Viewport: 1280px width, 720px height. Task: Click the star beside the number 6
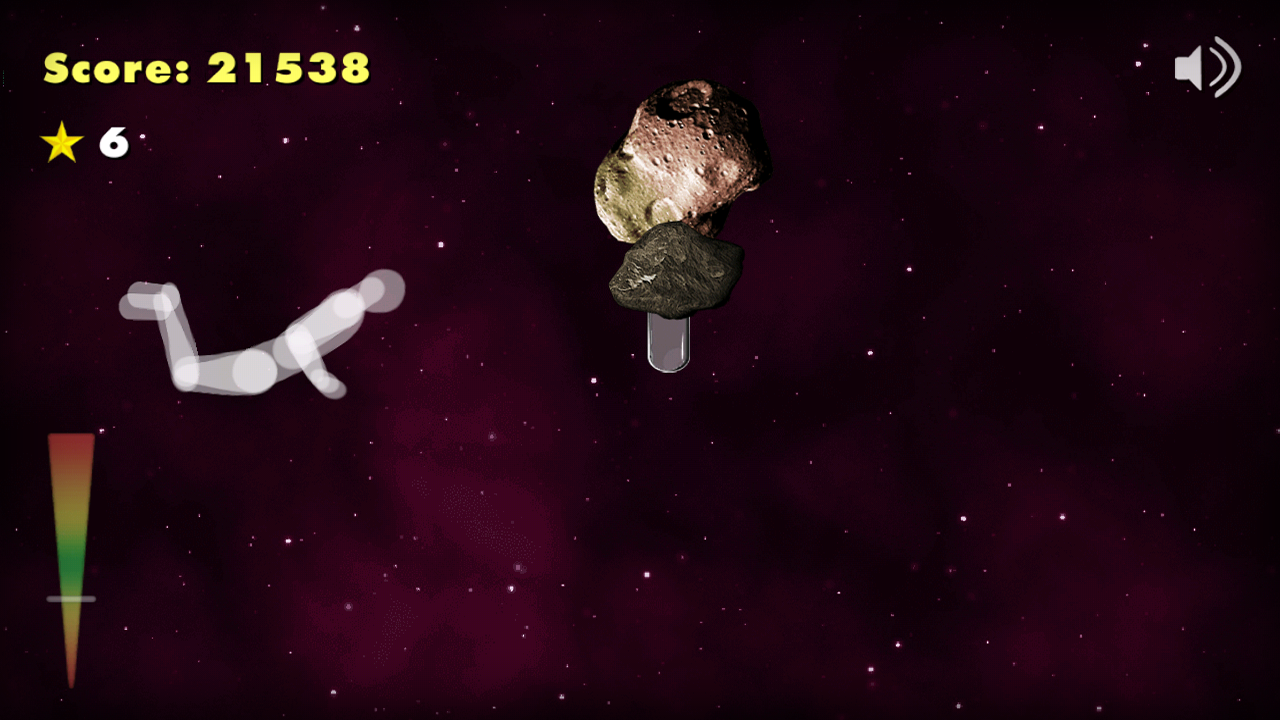(63, 143)
